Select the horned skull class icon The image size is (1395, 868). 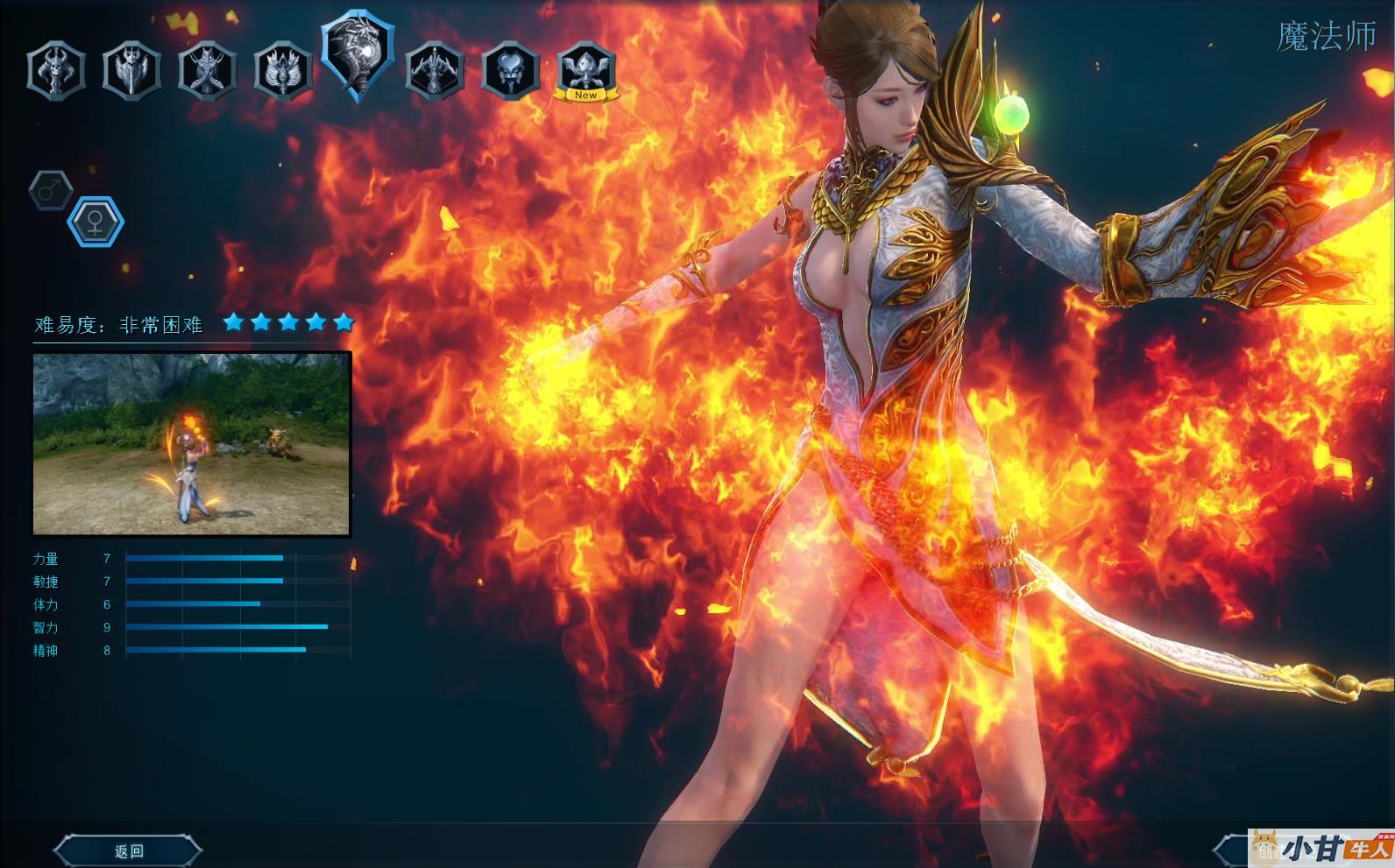(56, 71)
